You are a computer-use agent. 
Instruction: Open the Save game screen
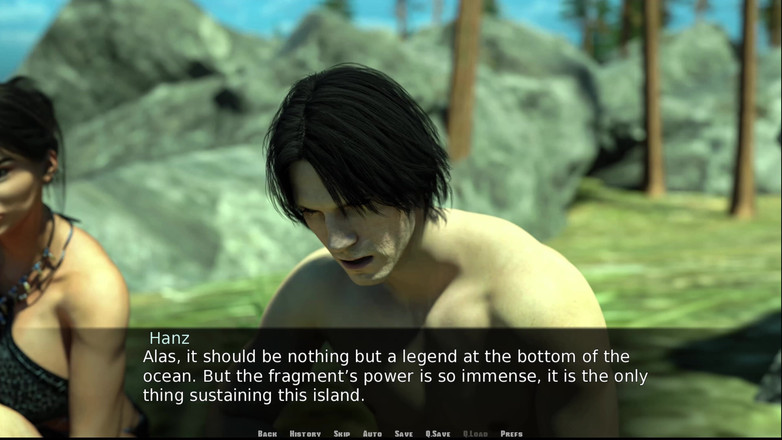coord(403,434)
